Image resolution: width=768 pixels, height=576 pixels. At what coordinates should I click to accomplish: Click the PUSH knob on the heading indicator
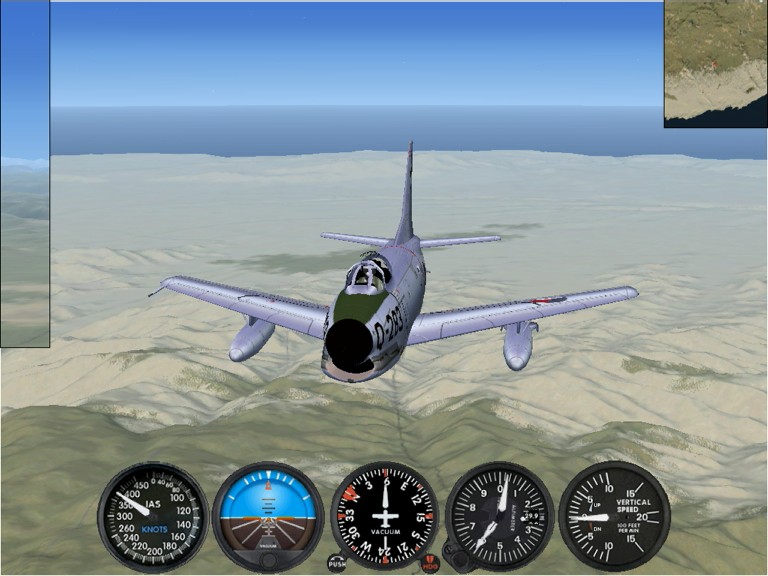[337, 563]
